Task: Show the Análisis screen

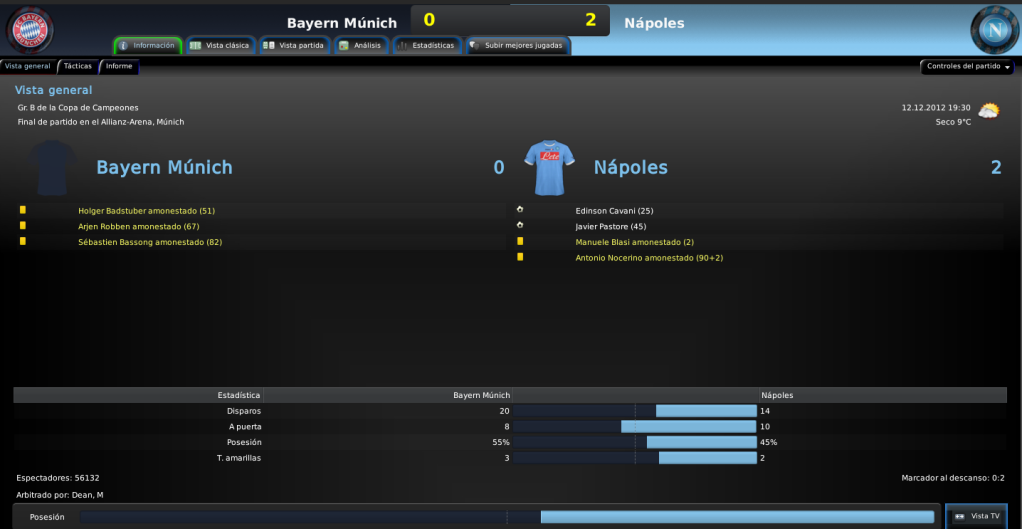Action: (360, 46)
